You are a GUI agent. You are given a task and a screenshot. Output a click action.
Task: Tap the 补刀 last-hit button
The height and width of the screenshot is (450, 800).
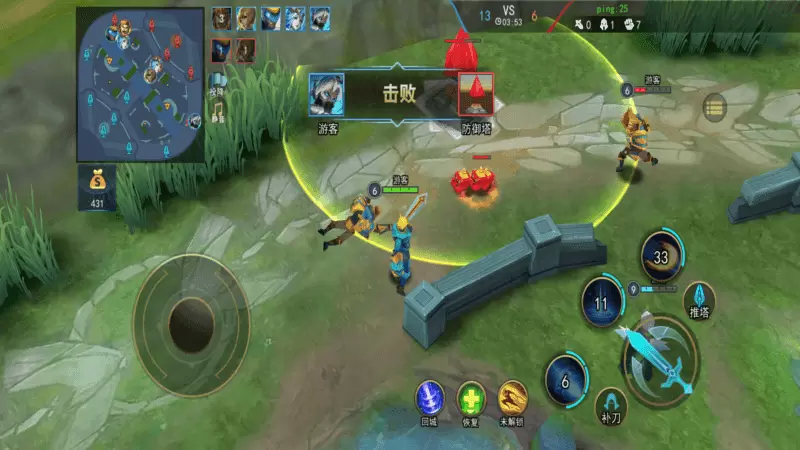click(610, 405)
